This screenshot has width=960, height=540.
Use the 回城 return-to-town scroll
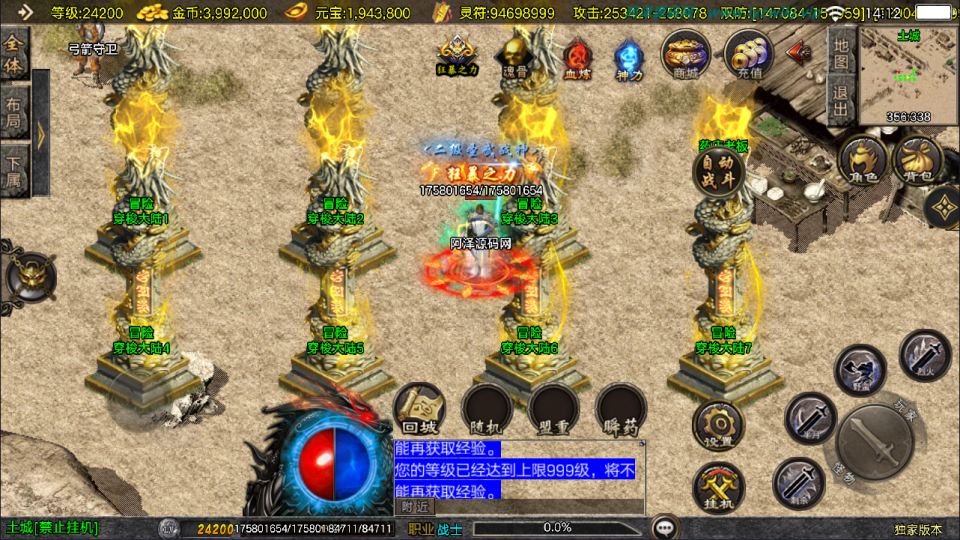417,409
